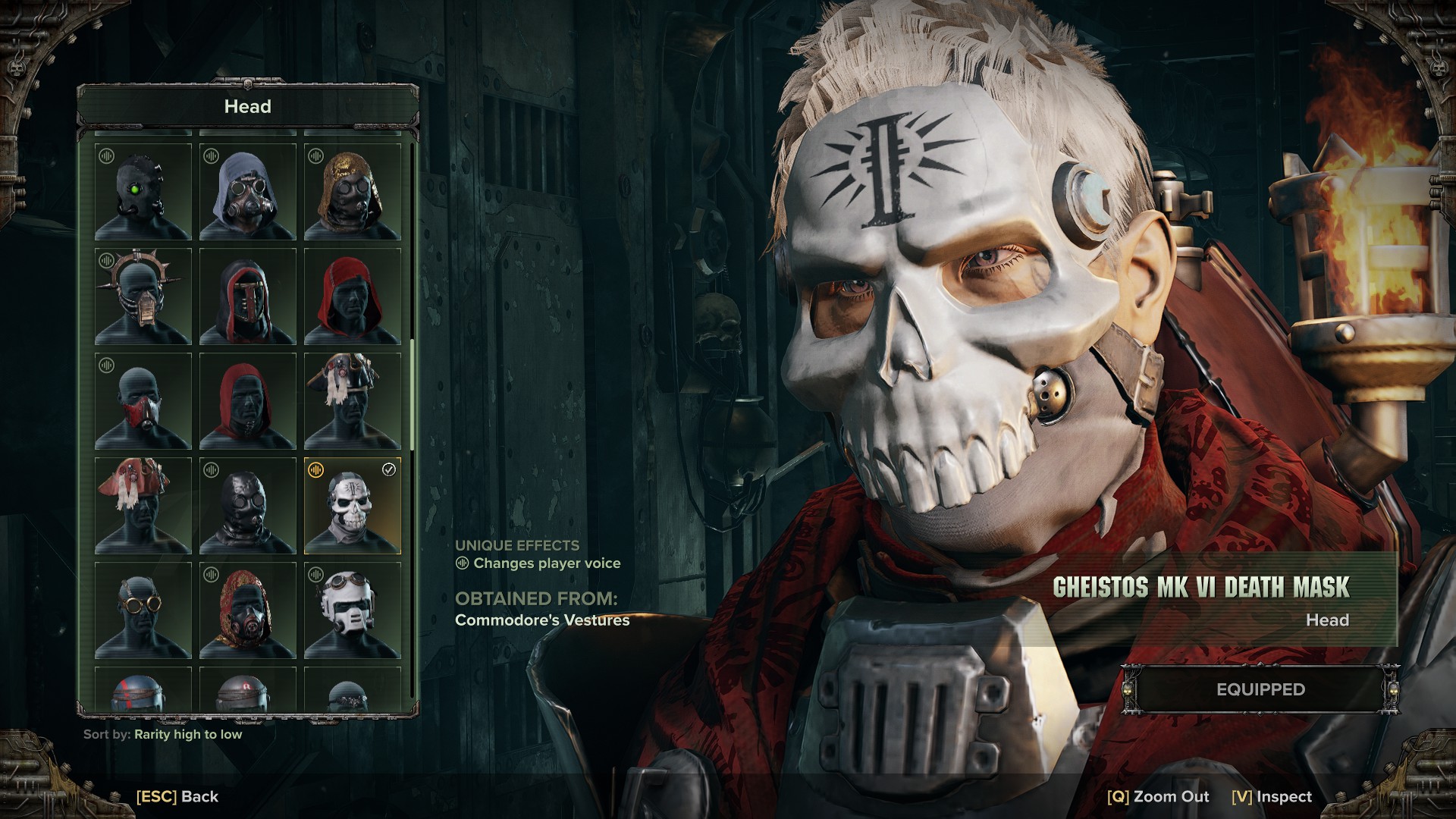Select the white helmet with goggles
Image resolution: width=1456 pixels, height=819 pixels.
coord(353,610)
